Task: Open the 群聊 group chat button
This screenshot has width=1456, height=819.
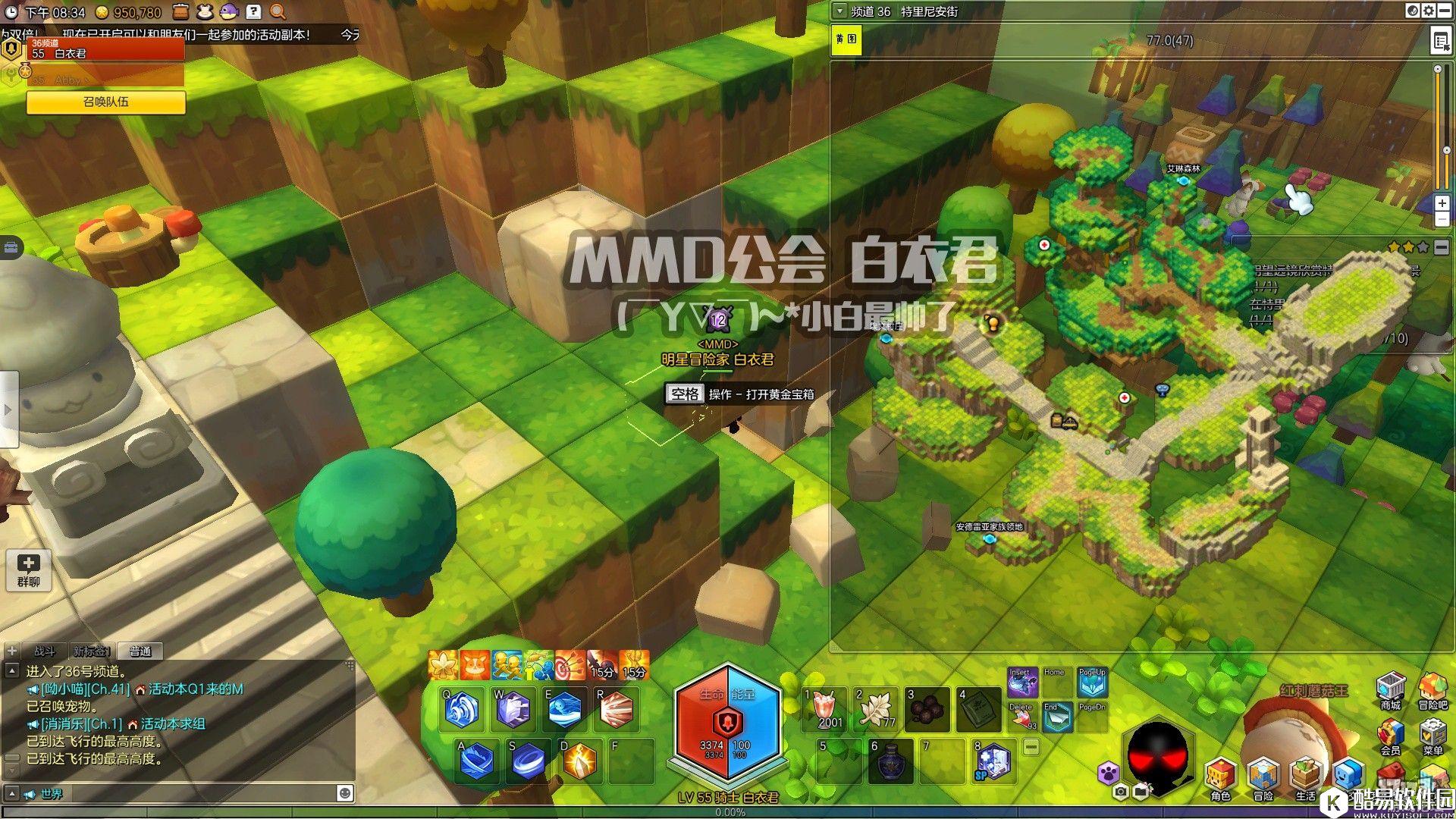Action: [28, 570]
